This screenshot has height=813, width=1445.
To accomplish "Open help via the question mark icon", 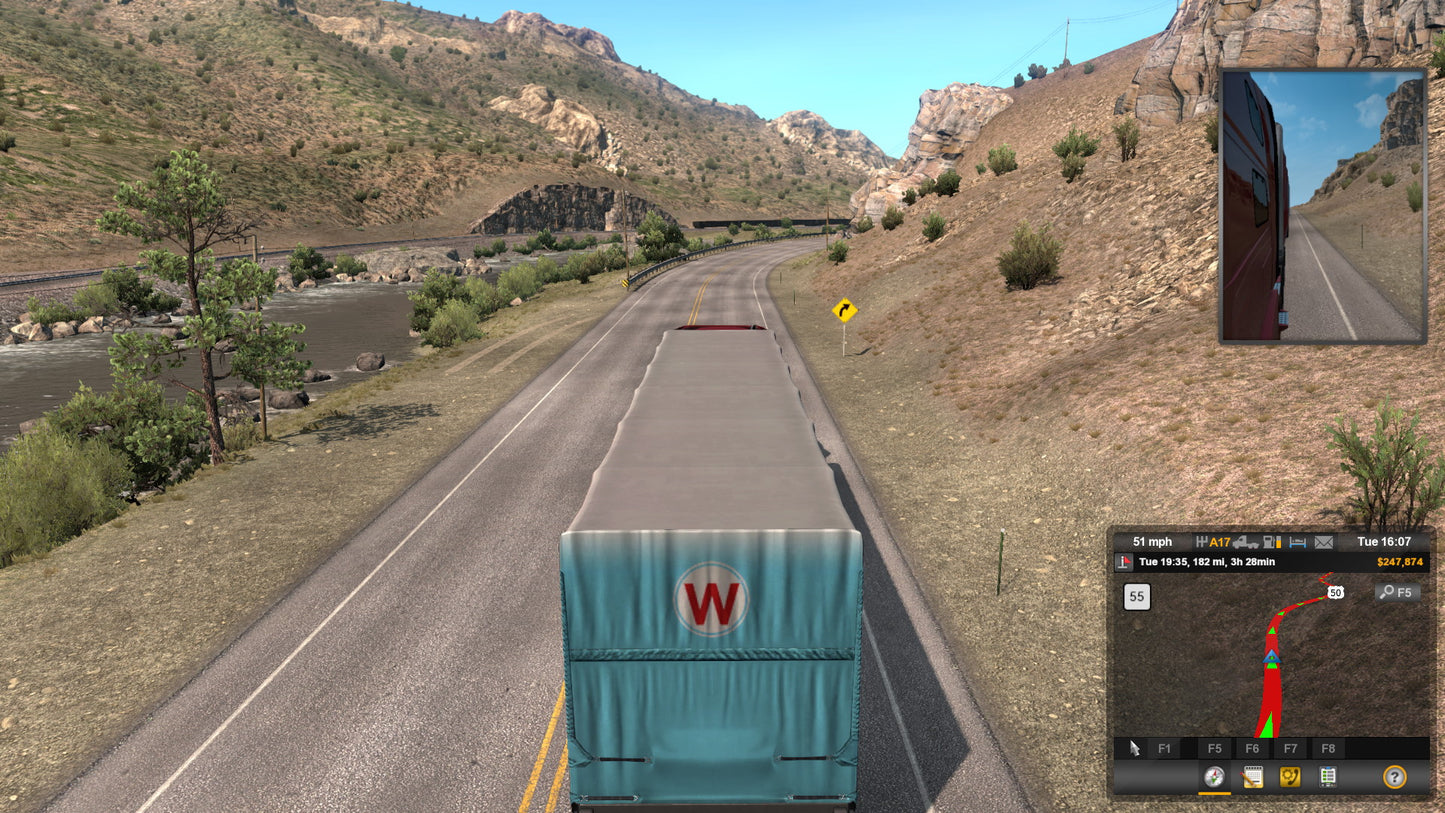I will pyautogui.click(x=1394, y=777).
